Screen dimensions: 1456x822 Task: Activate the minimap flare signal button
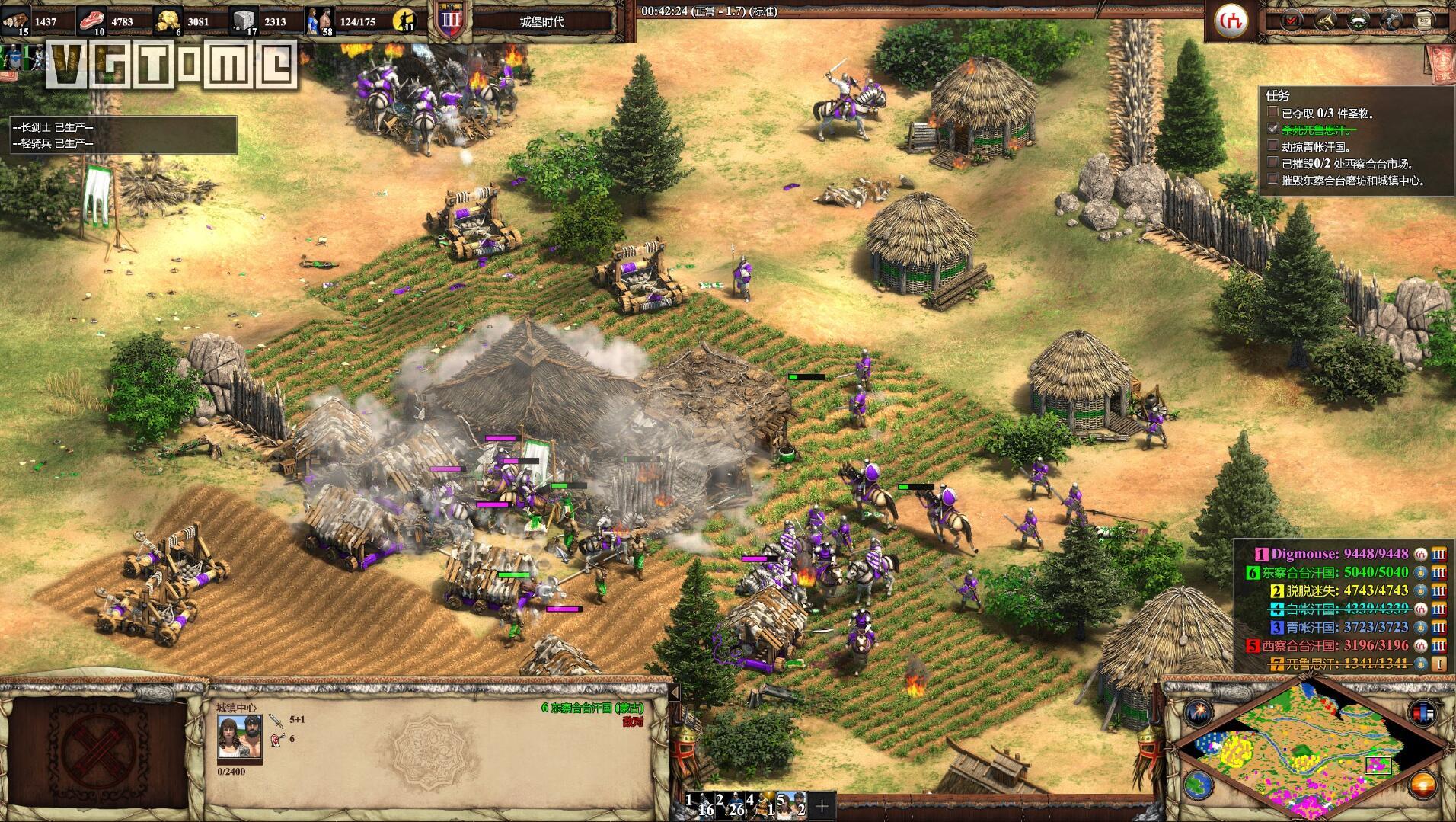point(1197,713)
